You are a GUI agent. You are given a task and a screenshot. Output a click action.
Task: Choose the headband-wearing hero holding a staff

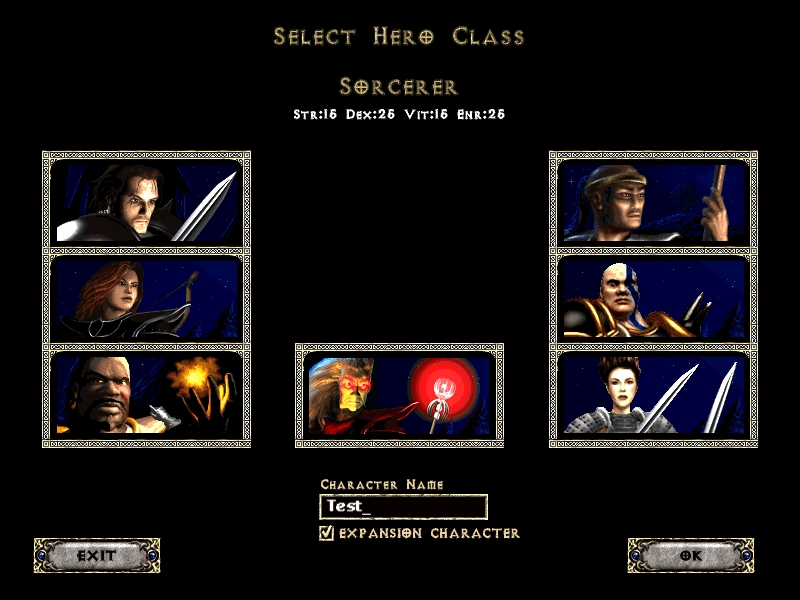coord(653,200)
